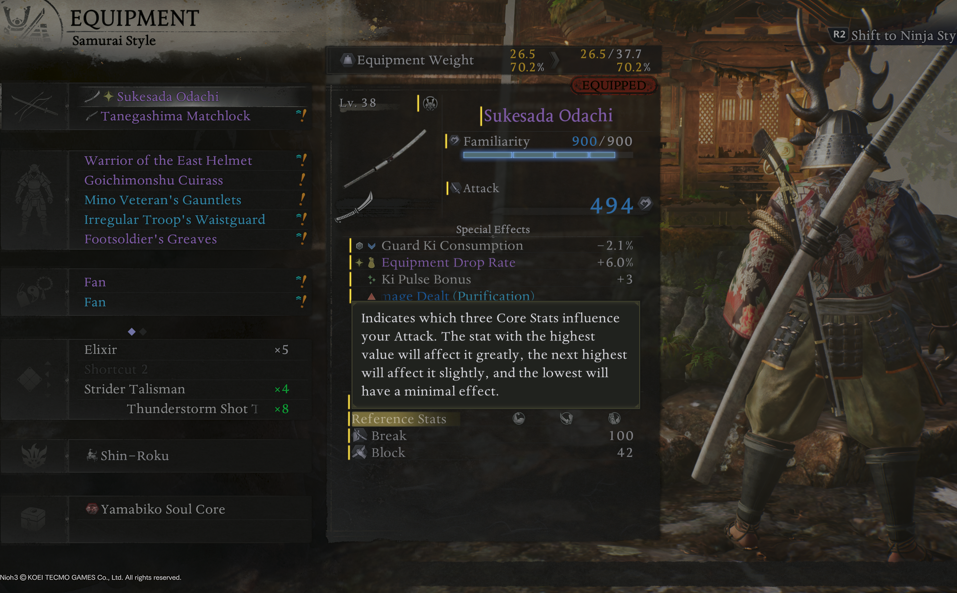
Task: Choose the Footsoldier's Greaves slot
Action: click(150, 240)
